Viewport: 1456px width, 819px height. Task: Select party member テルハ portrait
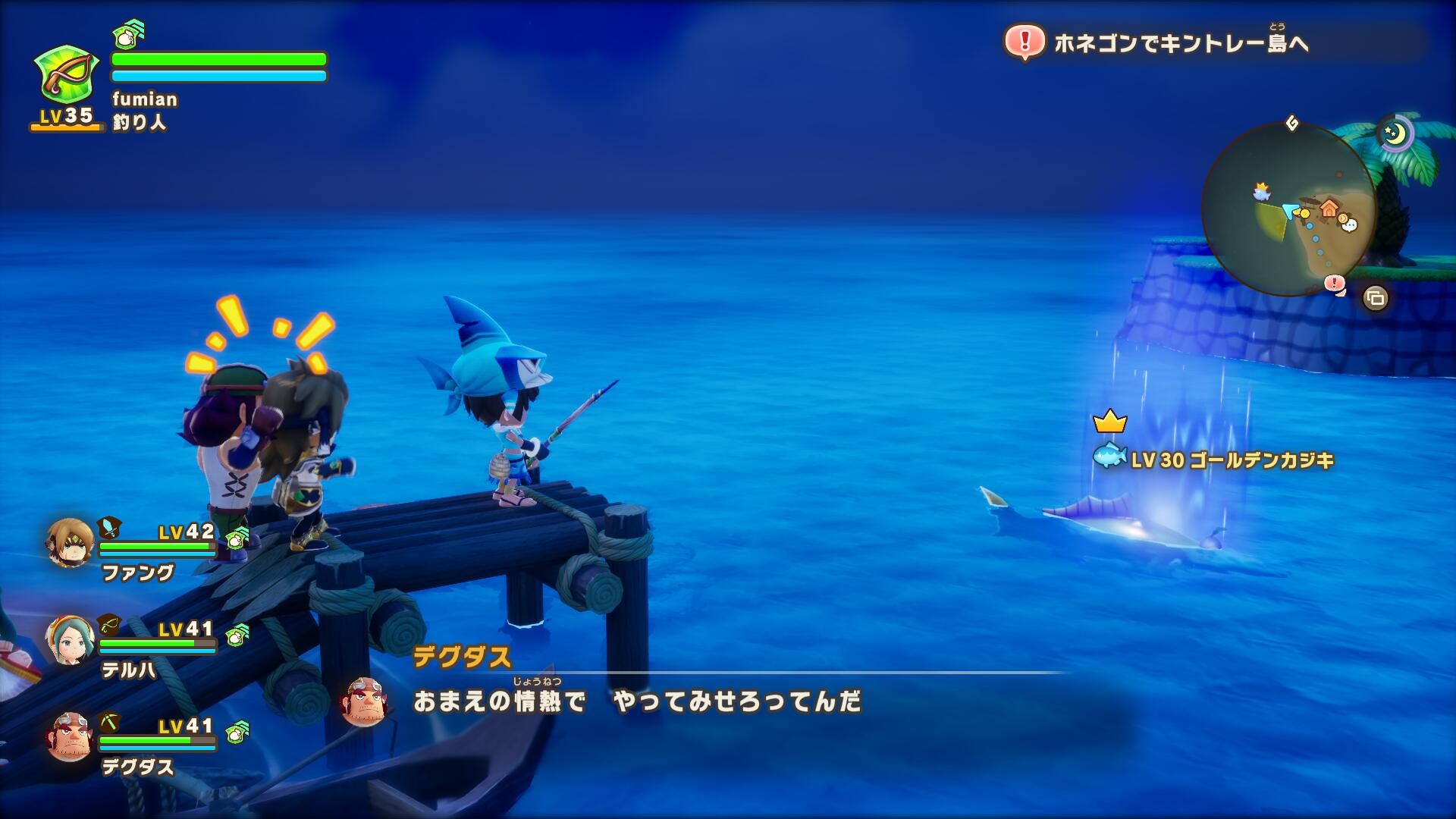click(70, 640)
